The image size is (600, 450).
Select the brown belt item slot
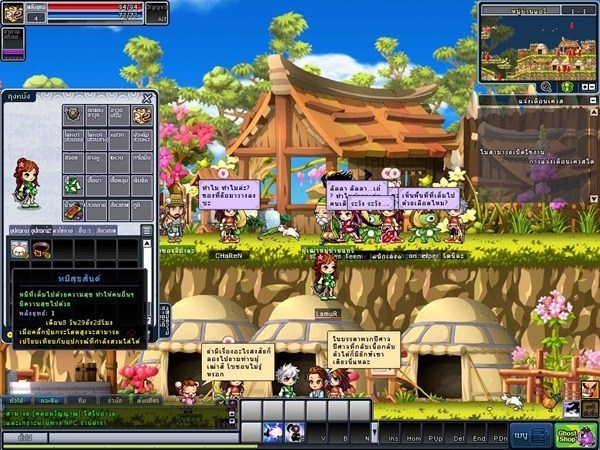41,250
